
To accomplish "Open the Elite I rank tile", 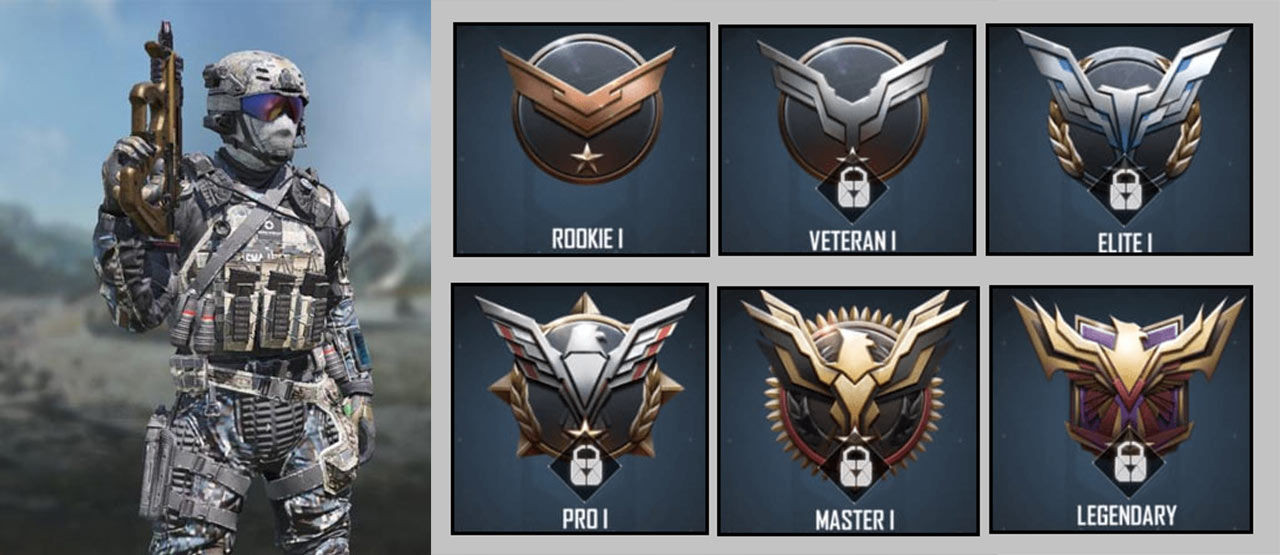I will [x=1119, y=139].
